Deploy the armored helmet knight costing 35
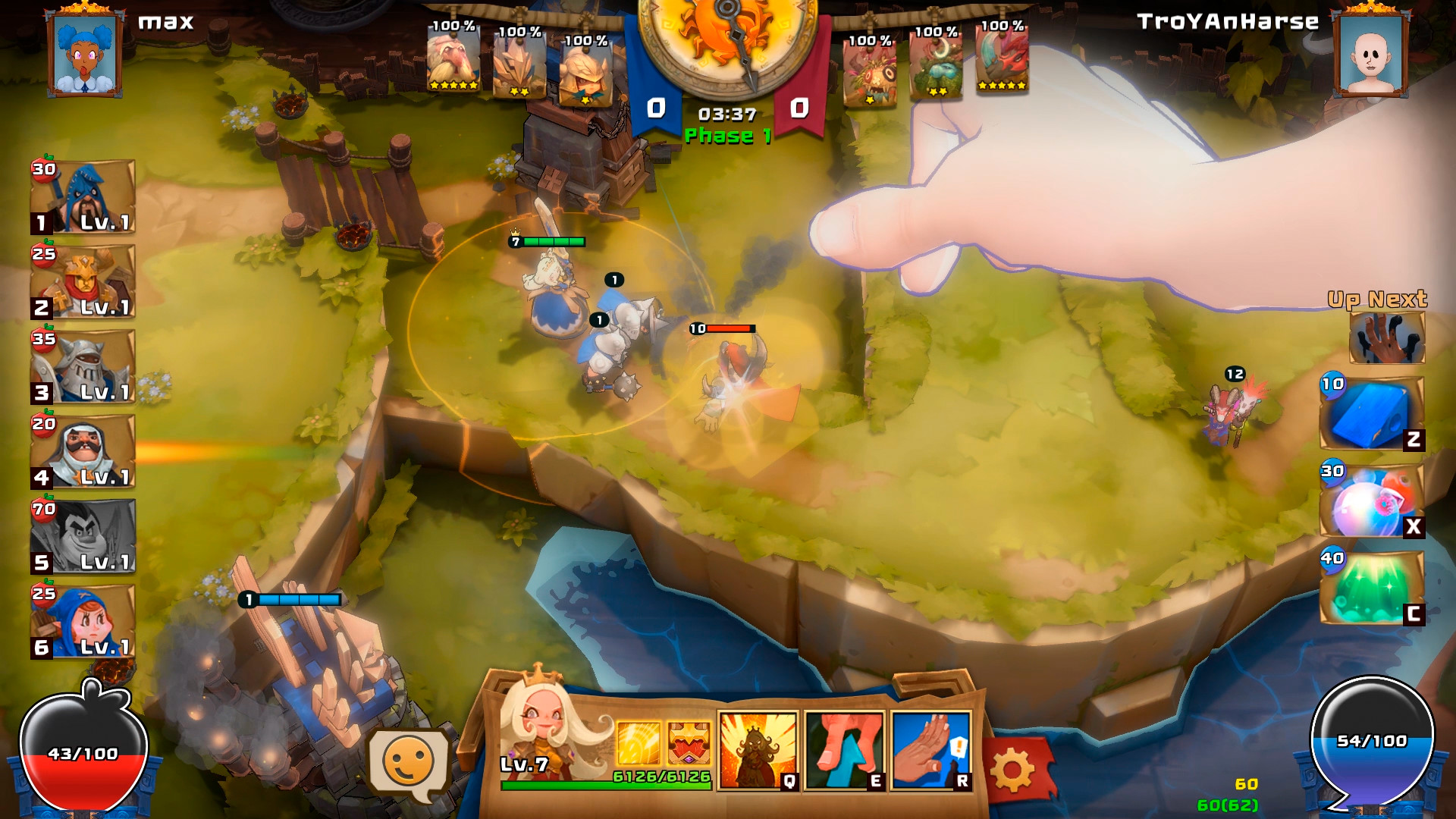Image resolution: width=1456 pixels, height=819 pixels. [83, 366]
